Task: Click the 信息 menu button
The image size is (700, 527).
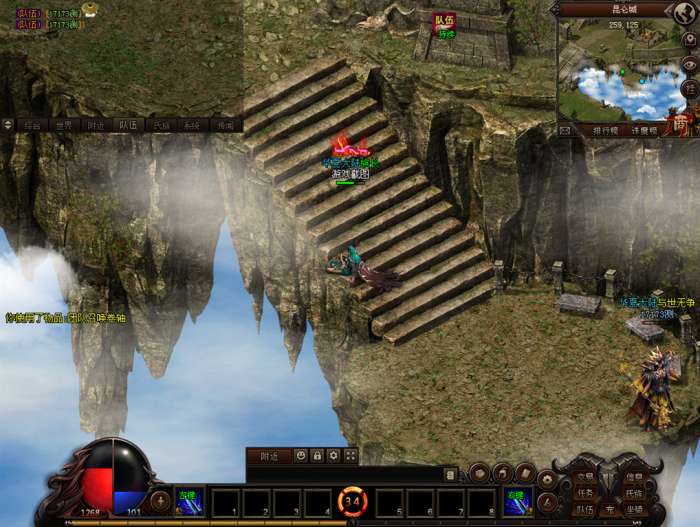Action: click(x=633, y=478)
